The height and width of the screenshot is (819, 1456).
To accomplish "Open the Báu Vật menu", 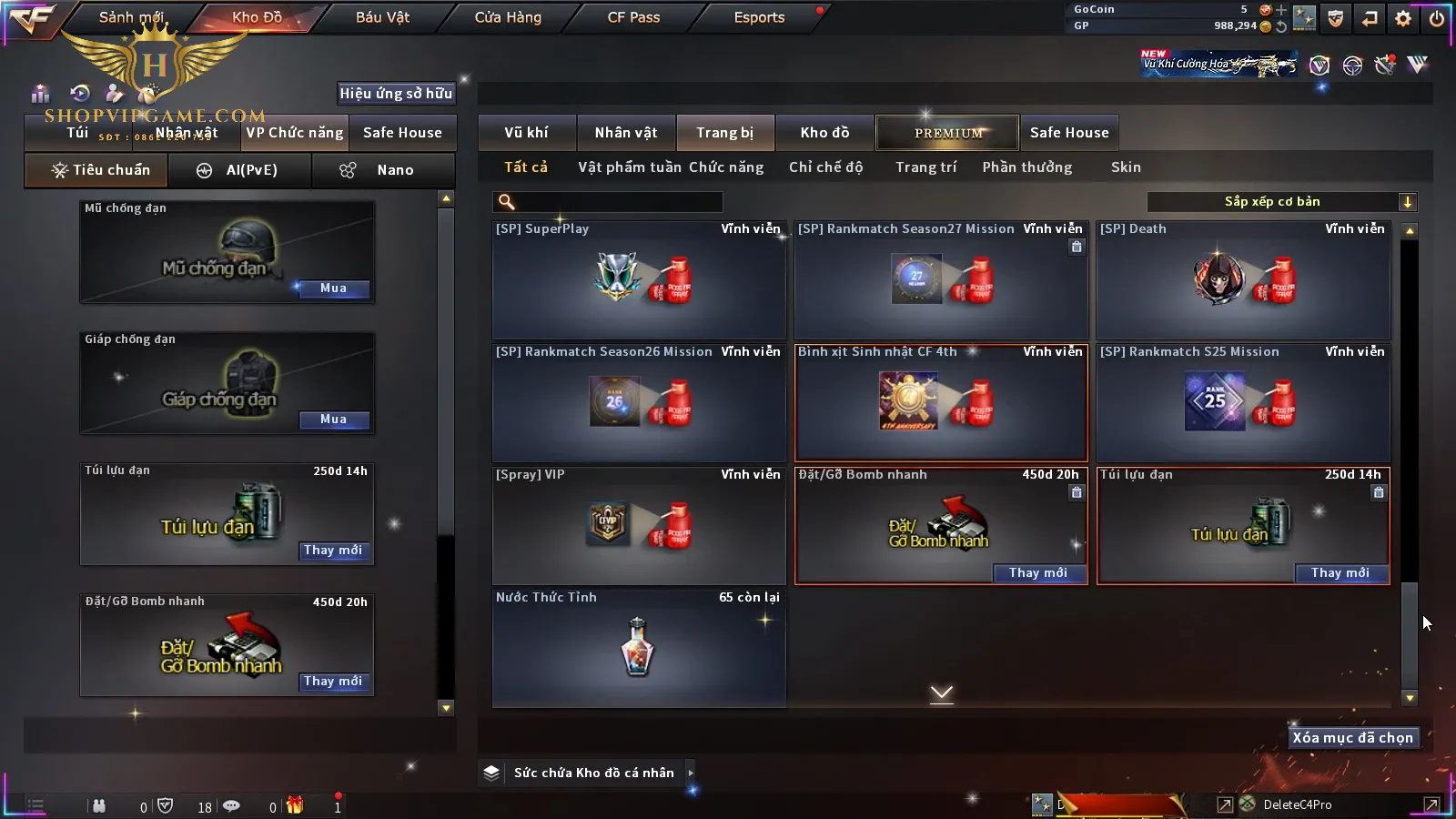I will click(x=382, y=17).
